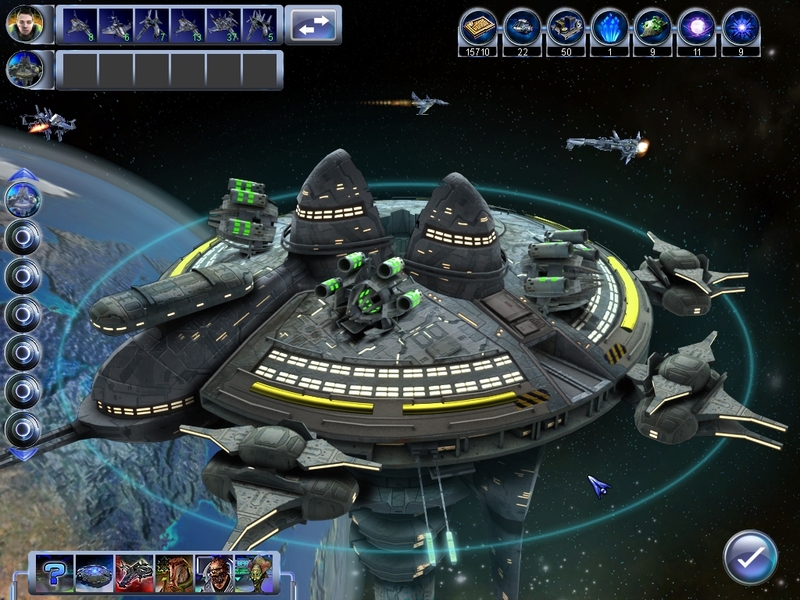Click the swap arrows button
This screenshot has height=600, width=800.
(311, 25)
